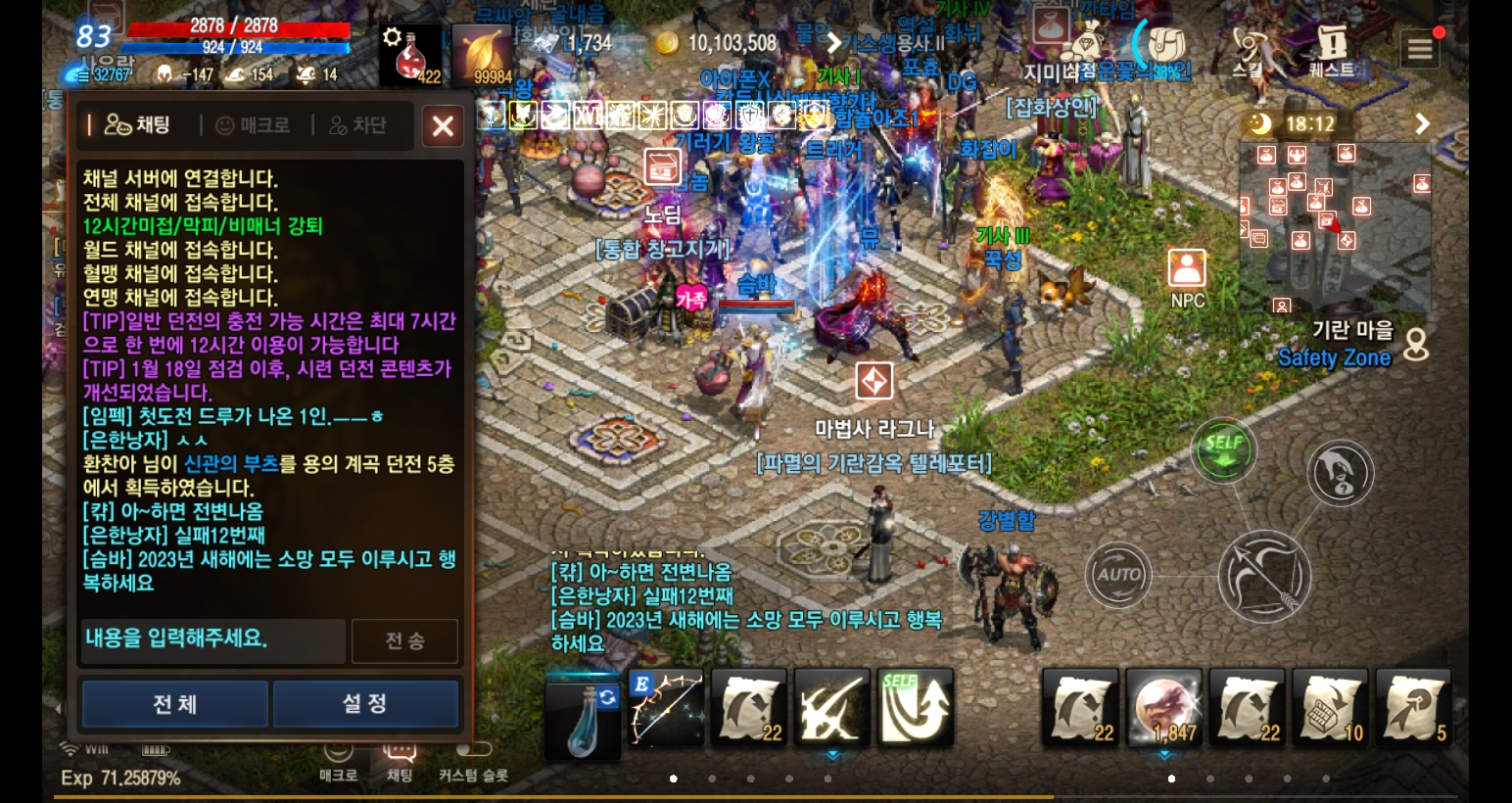Switch to the 매크로 tab in chat window
This screenshot has height=803, width=1512.
tap(251, 125)
